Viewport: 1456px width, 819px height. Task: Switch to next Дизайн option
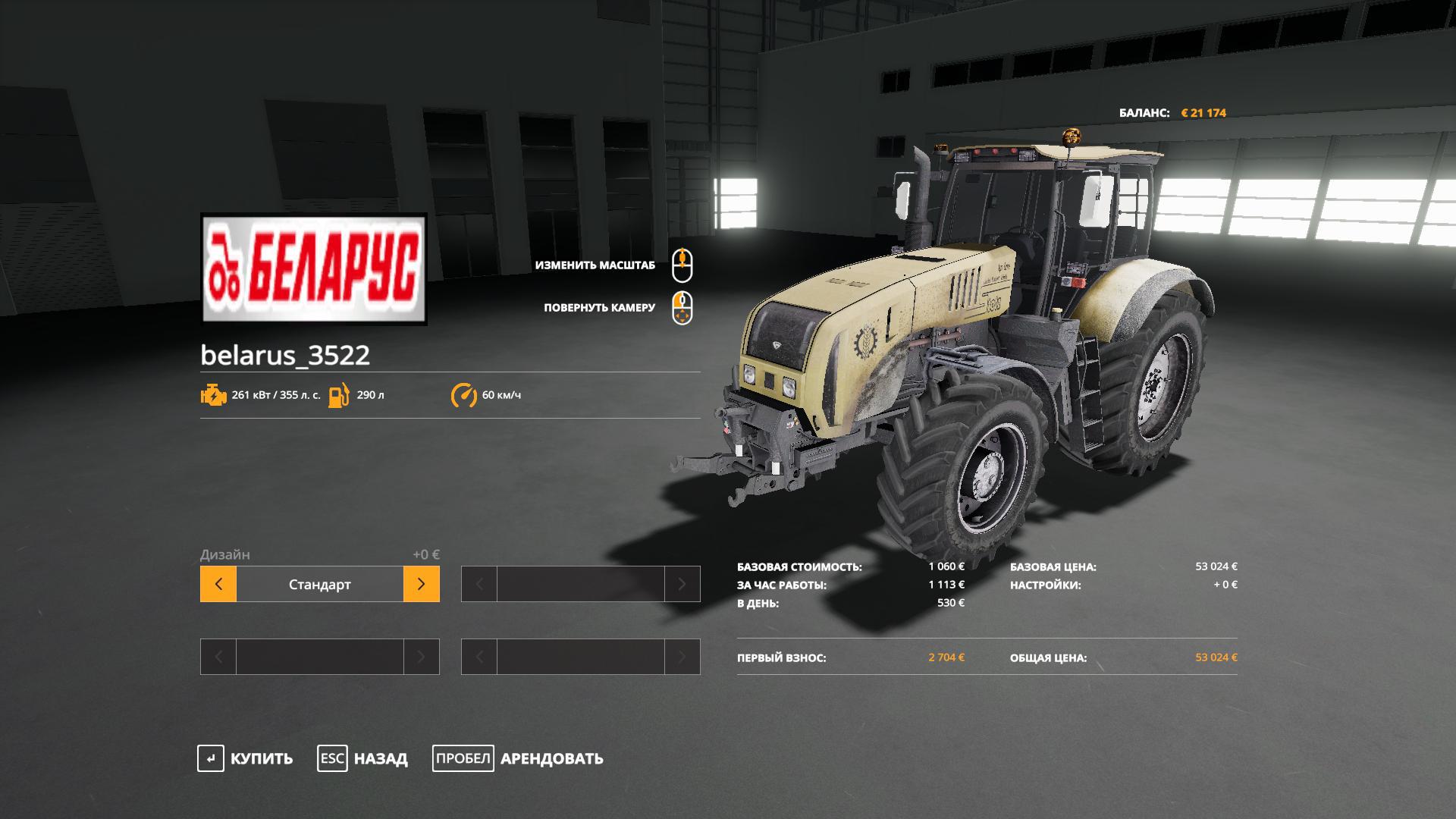pos(422,584)
